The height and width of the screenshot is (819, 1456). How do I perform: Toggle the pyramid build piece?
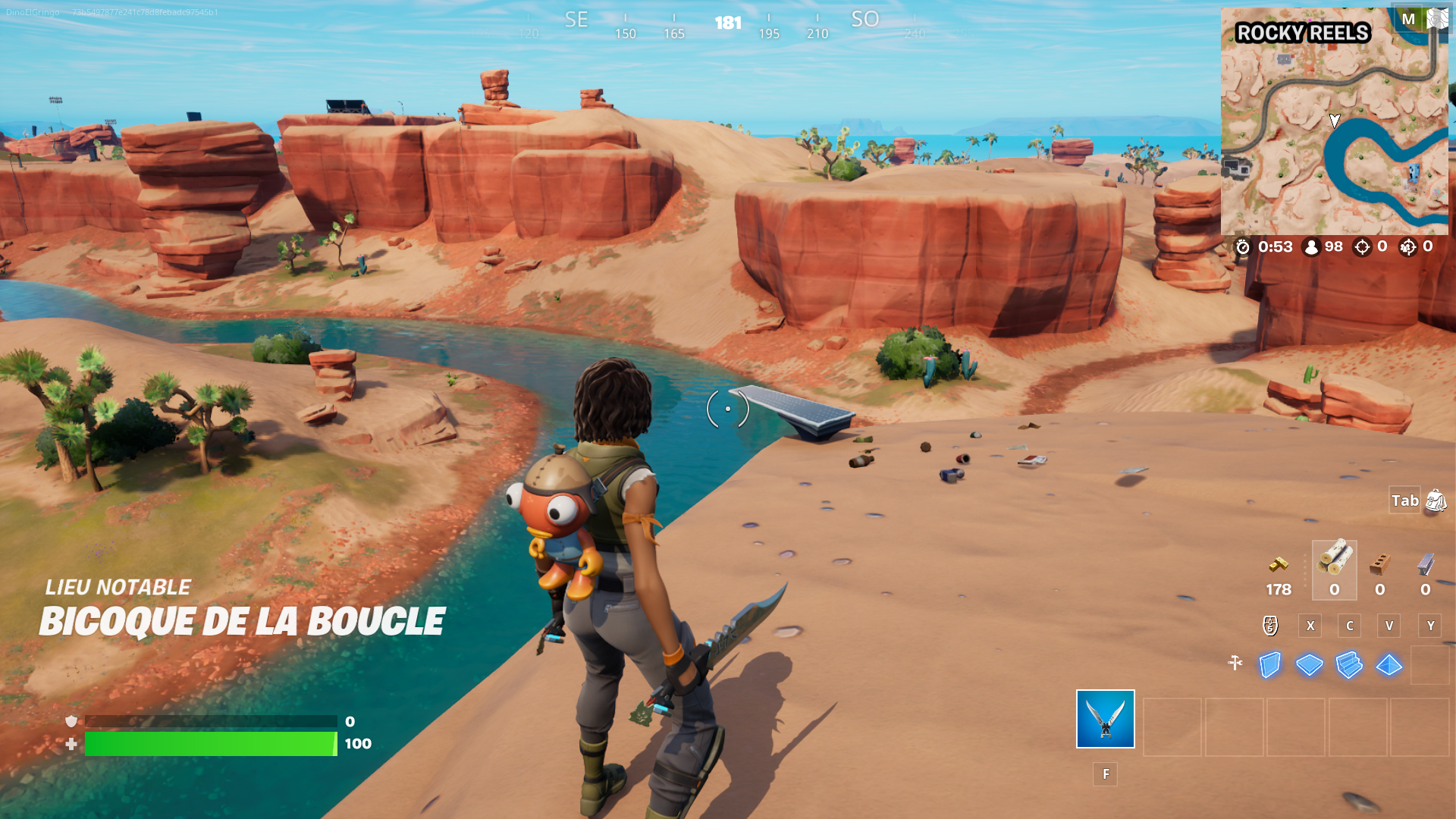(1389, 664)
